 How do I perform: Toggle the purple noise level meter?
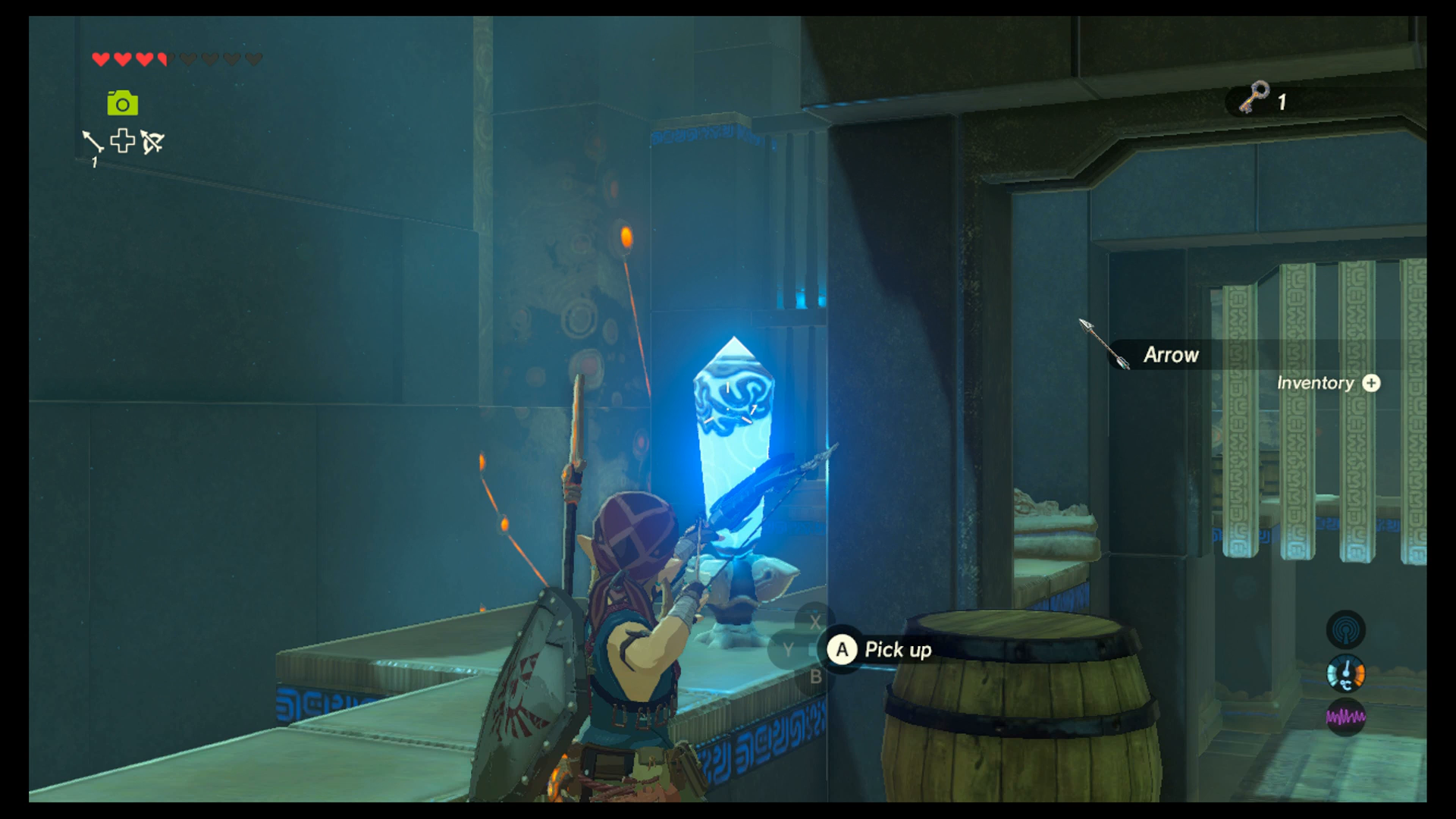(x=1345, y=716)
